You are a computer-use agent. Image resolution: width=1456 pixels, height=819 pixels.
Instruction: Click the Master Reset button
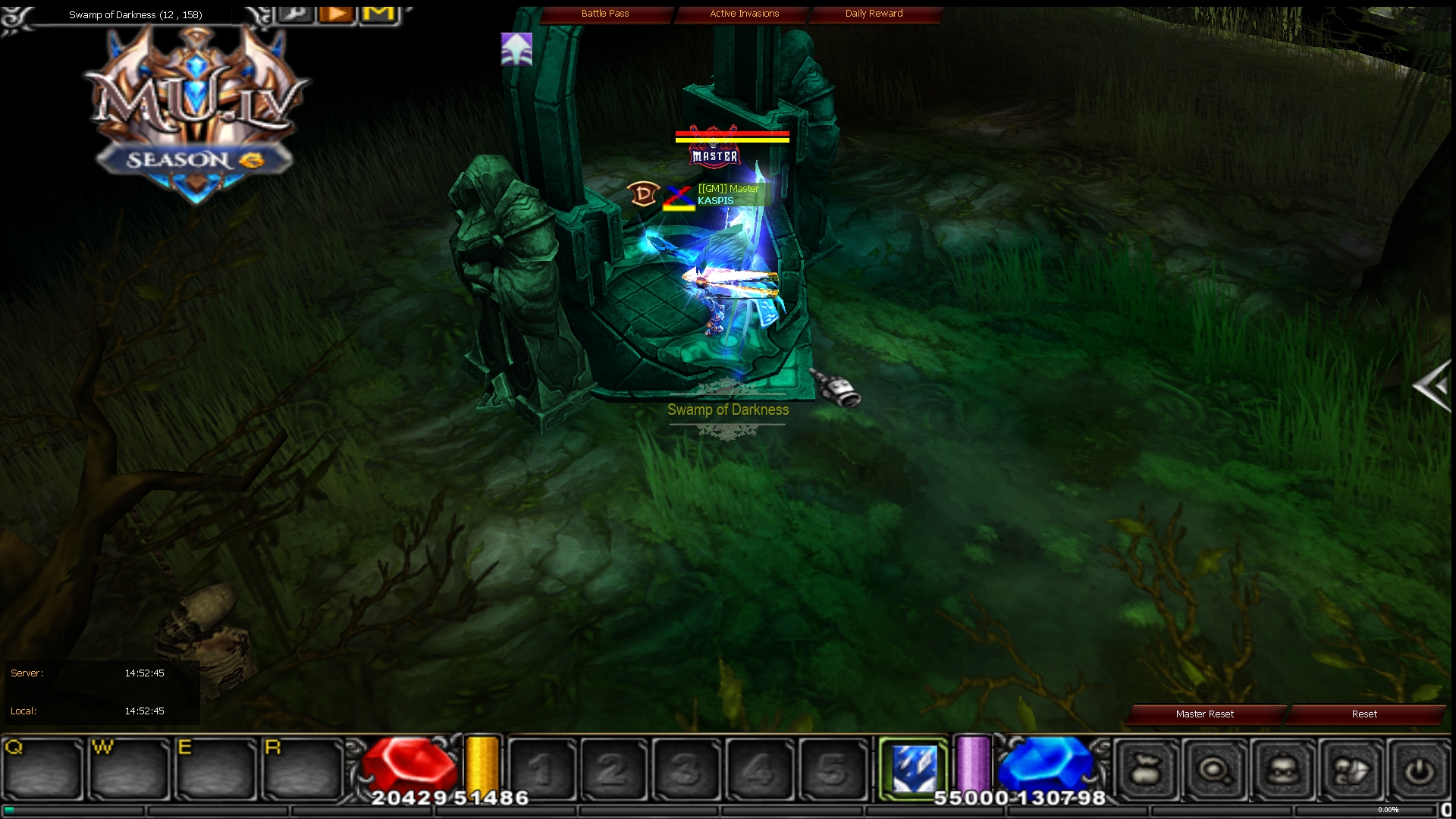coord(1203,714)
